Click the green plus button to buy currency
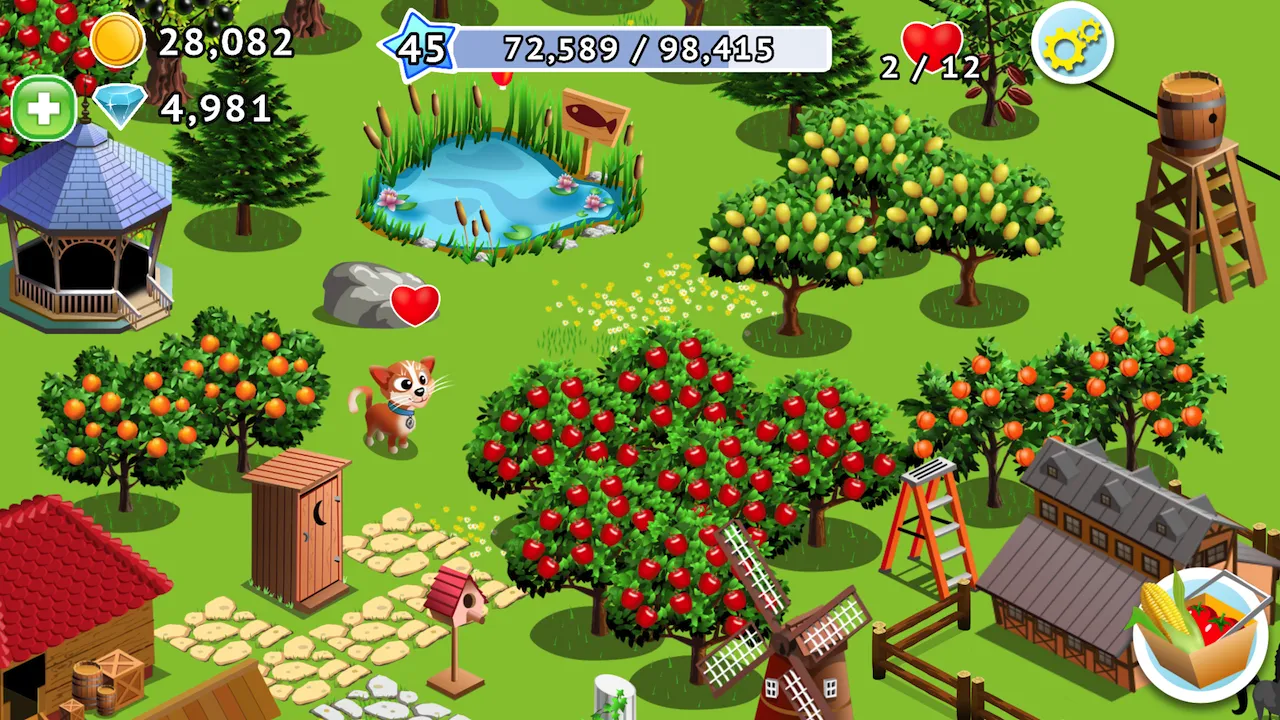The height and width of the screenshot is (720, 1280). (42, 107)
